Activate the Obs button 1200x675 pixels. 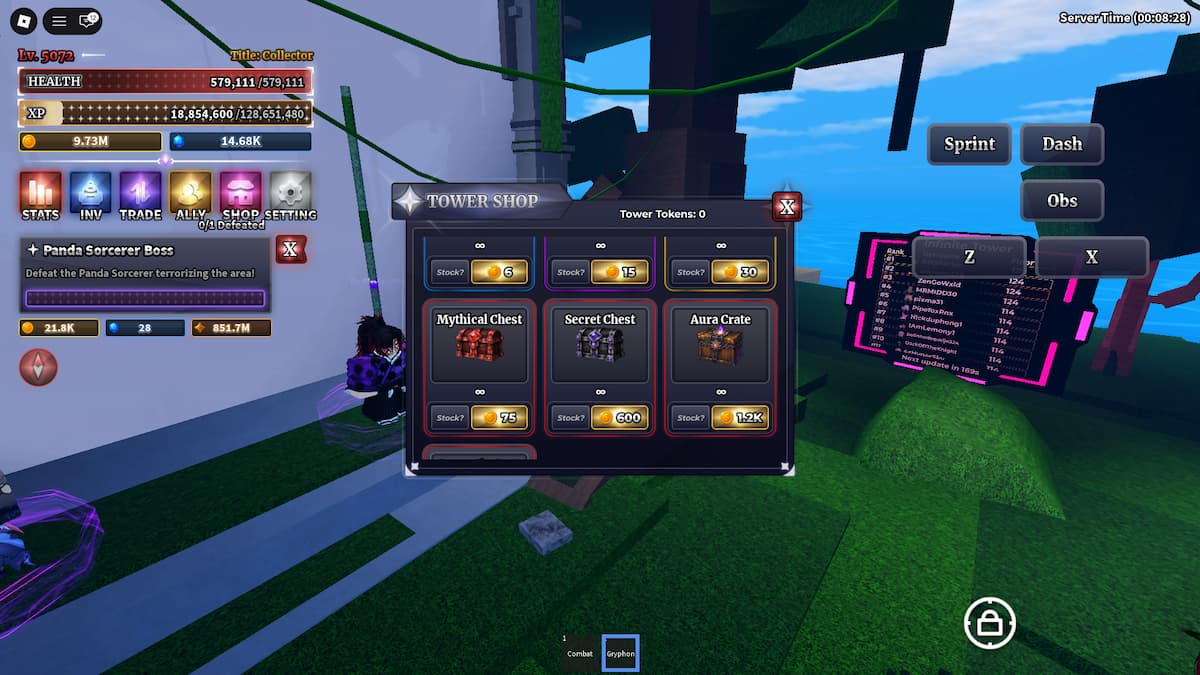1062,200
